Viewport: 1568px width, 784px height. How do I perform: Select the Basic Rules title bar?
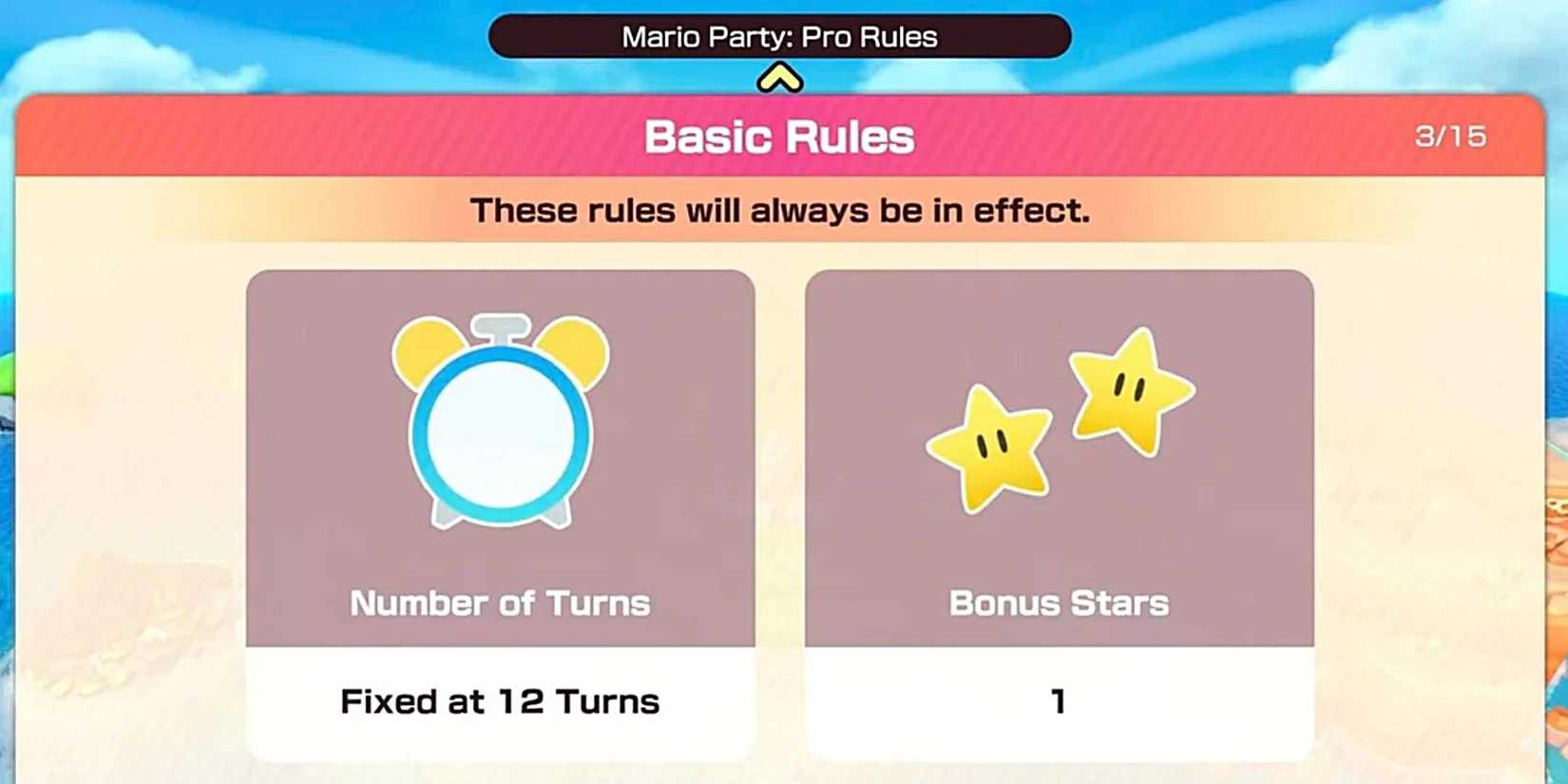click(x=779, y=136)
